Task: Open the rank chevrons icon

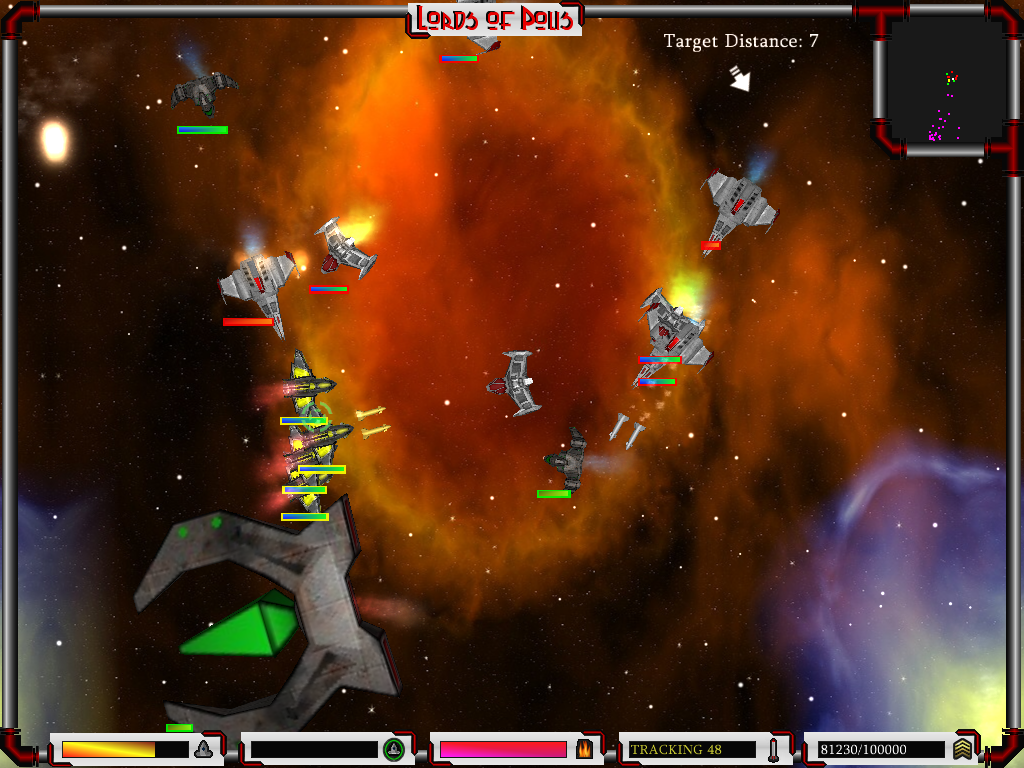Action: pyautogui.click(x=962, y=749)
